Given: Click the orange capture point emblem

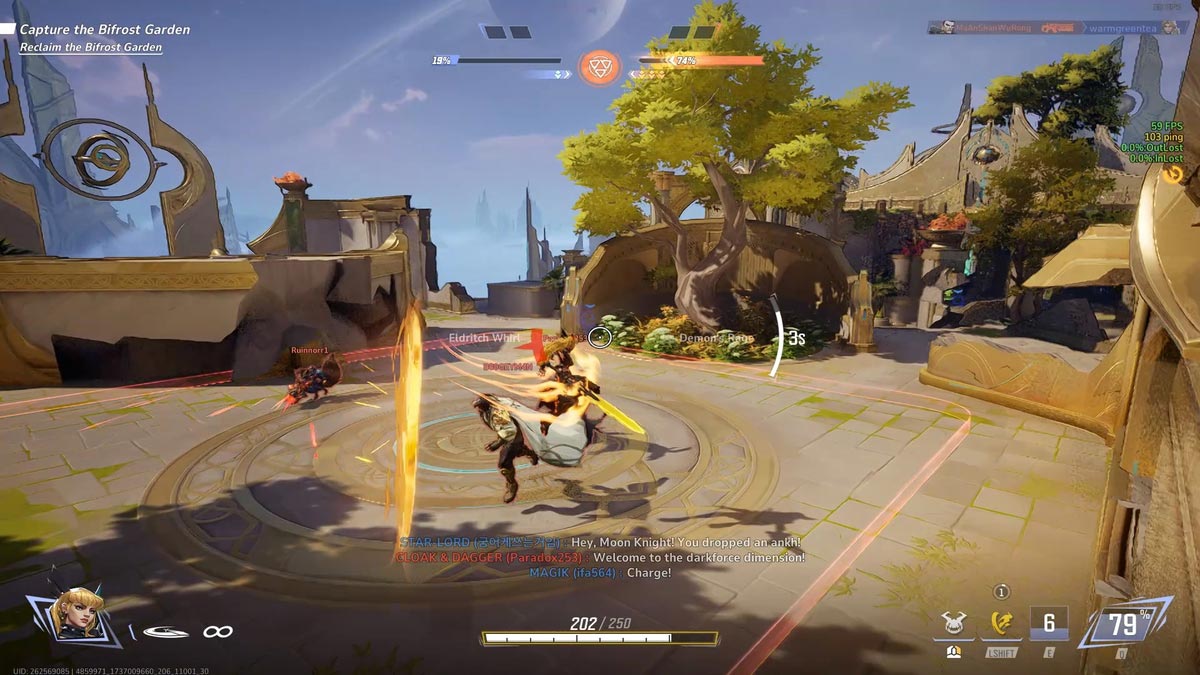Looking at the screenshot, I should click(600, 66).
